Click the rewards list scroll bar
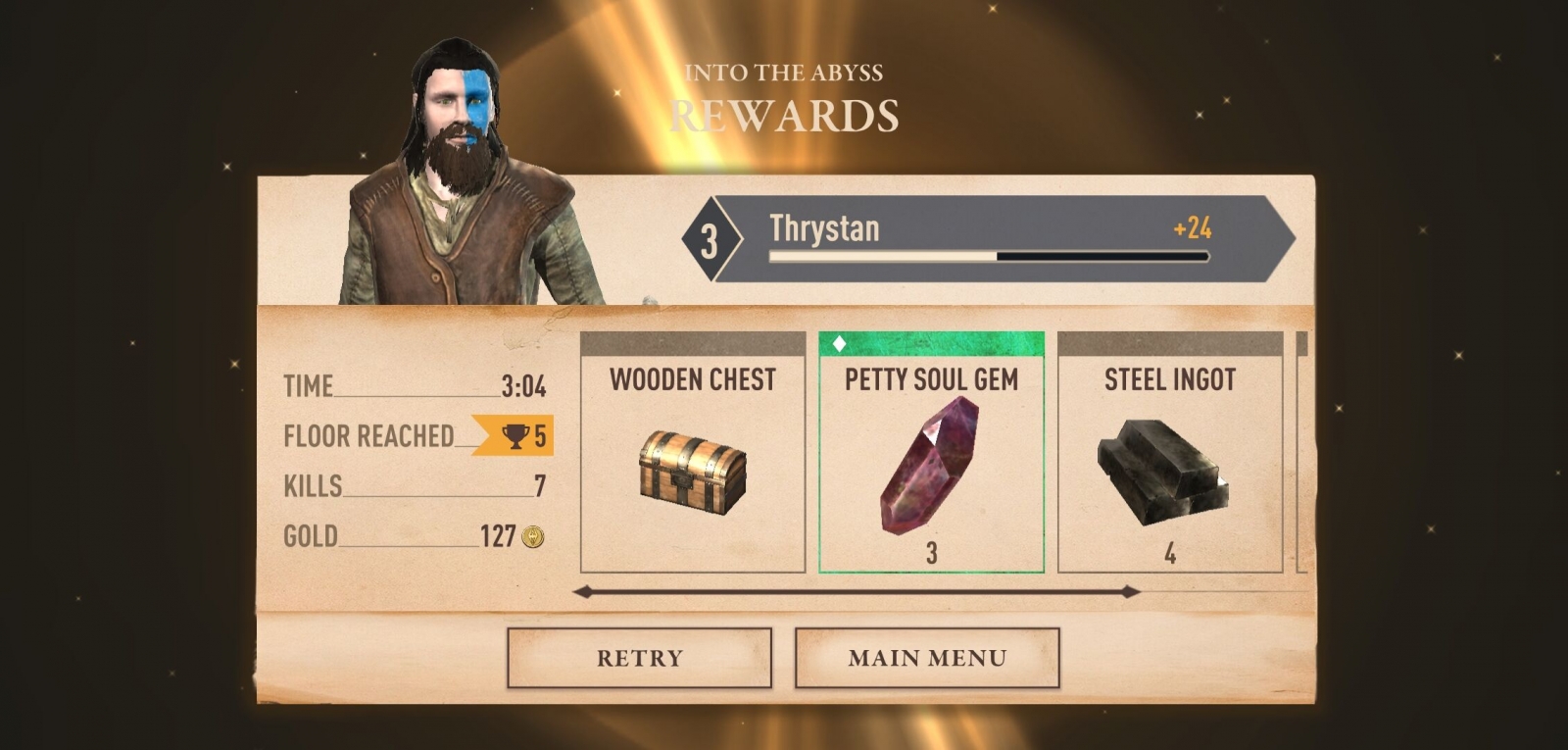1568x750 pixels. click(x=856, y=592)
